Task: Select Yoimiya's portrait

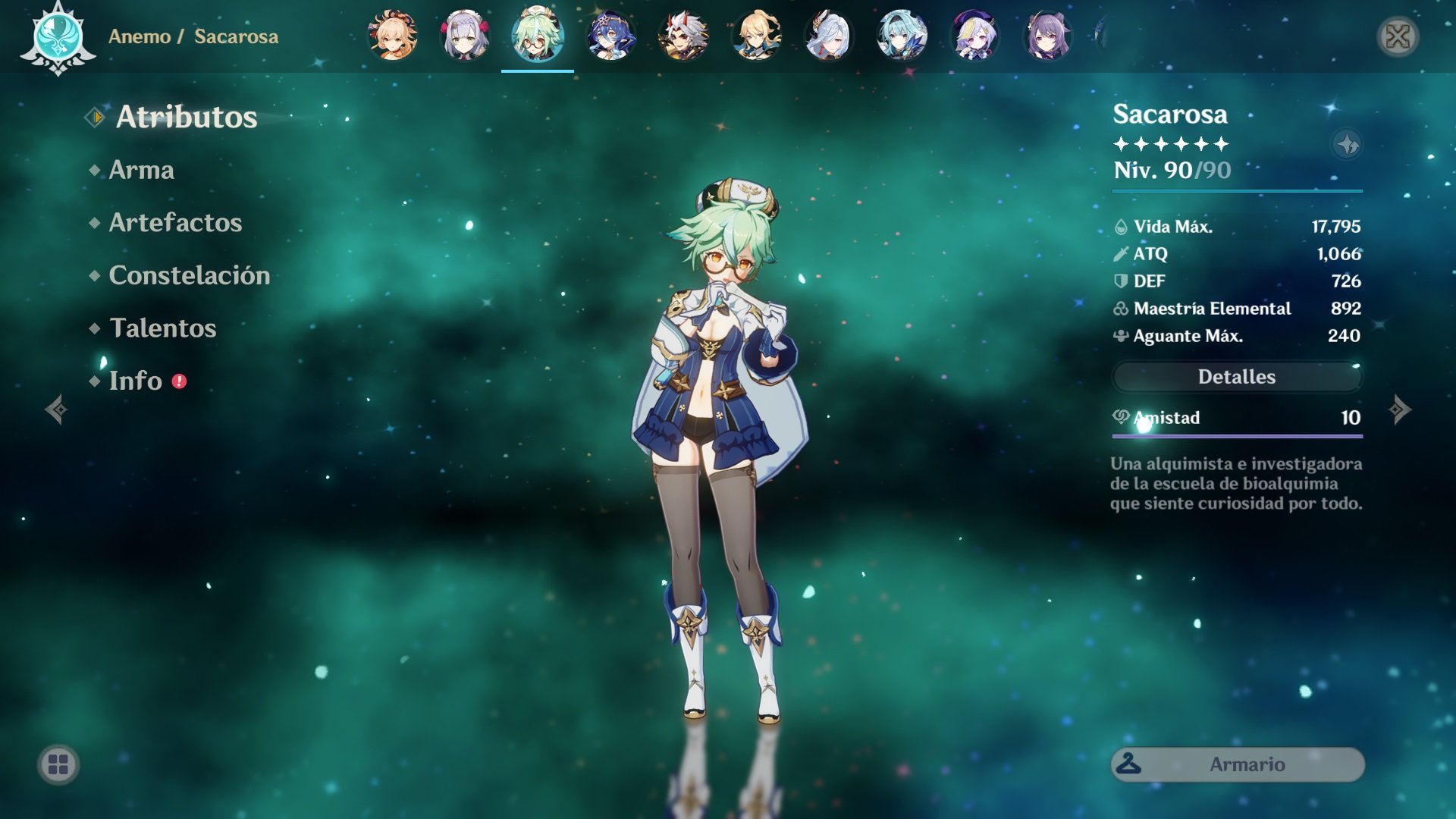Action: point(393,36)
